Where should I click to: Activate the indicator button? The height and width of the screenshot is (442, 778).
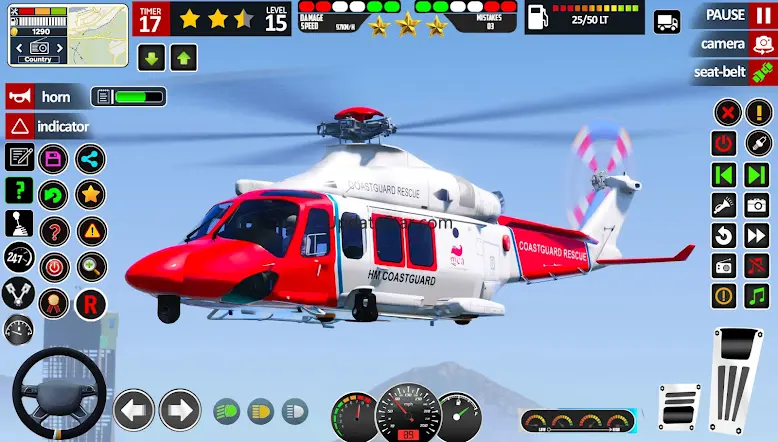pos(50,127)
